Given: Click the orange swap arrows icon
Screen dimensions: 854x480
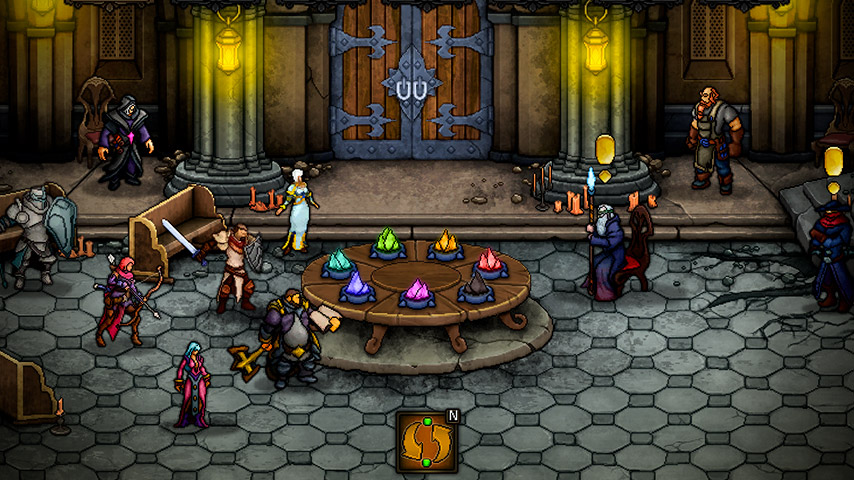Looking at the screenshot, I should [426, 441].
